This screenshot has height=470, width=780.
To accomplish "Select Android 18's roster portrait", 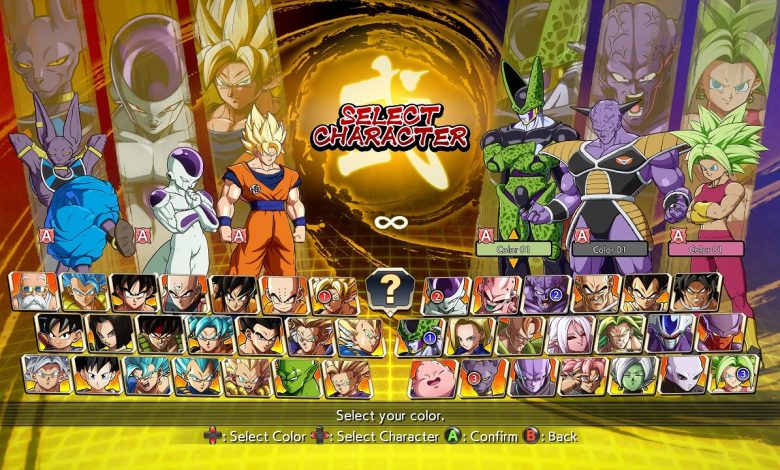I will point(470,335).
